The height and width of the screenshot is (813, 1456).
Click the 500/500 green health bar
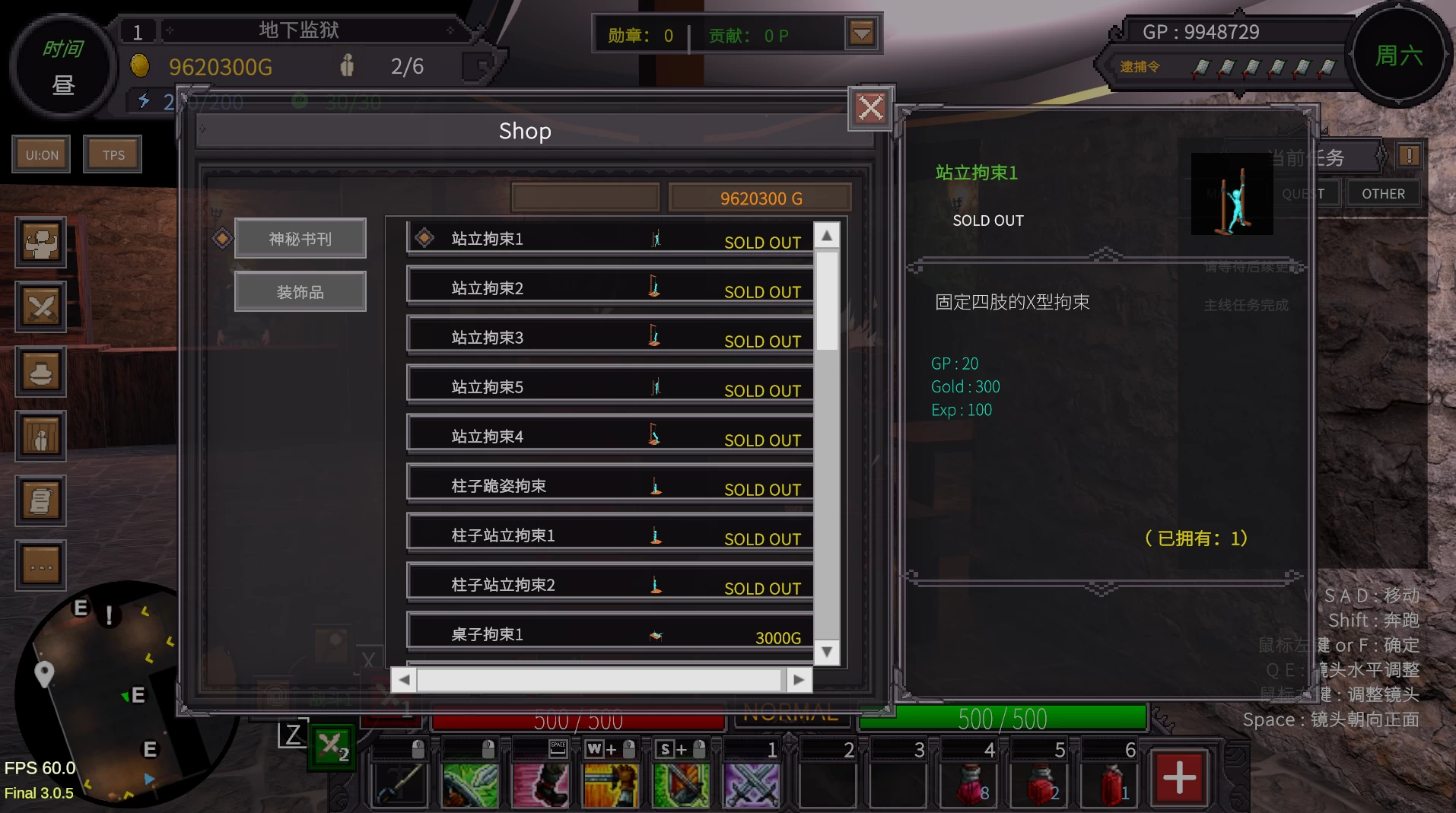click(1002, 718)
